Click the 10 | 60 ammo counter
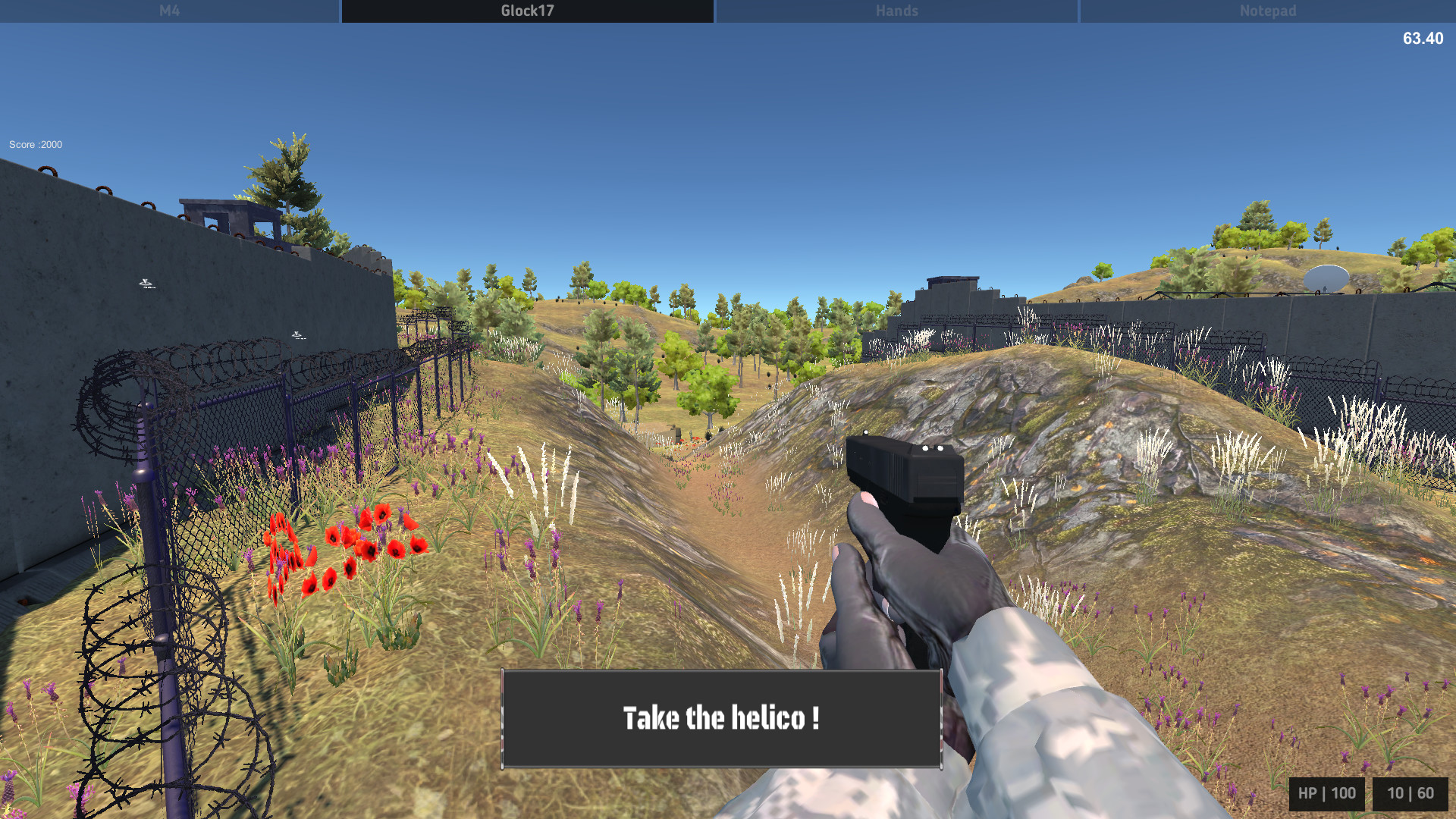The image size is (1456, 819). pos(1412,792)
